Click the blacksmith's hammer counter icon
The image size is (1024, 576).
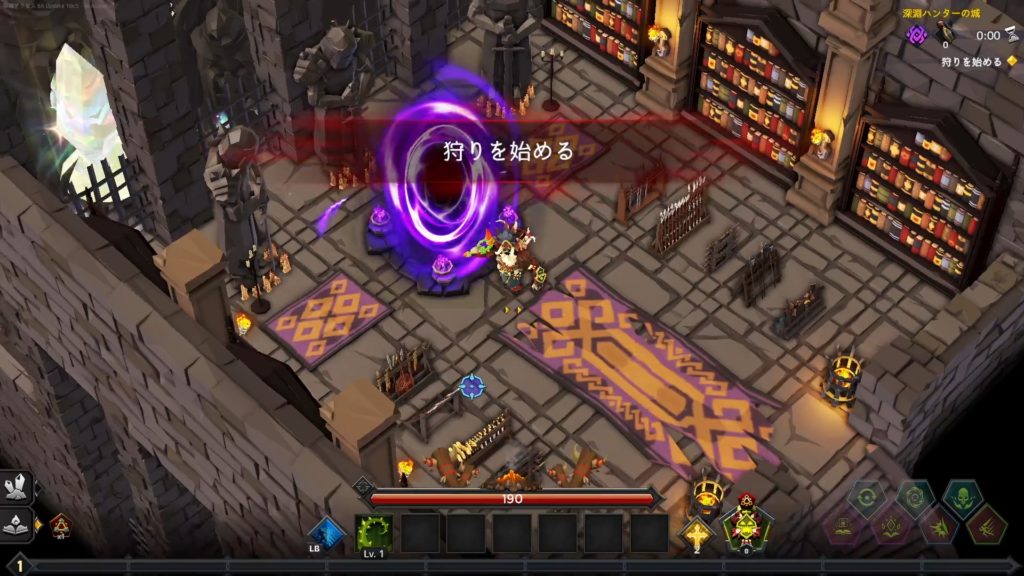point(946,34)
